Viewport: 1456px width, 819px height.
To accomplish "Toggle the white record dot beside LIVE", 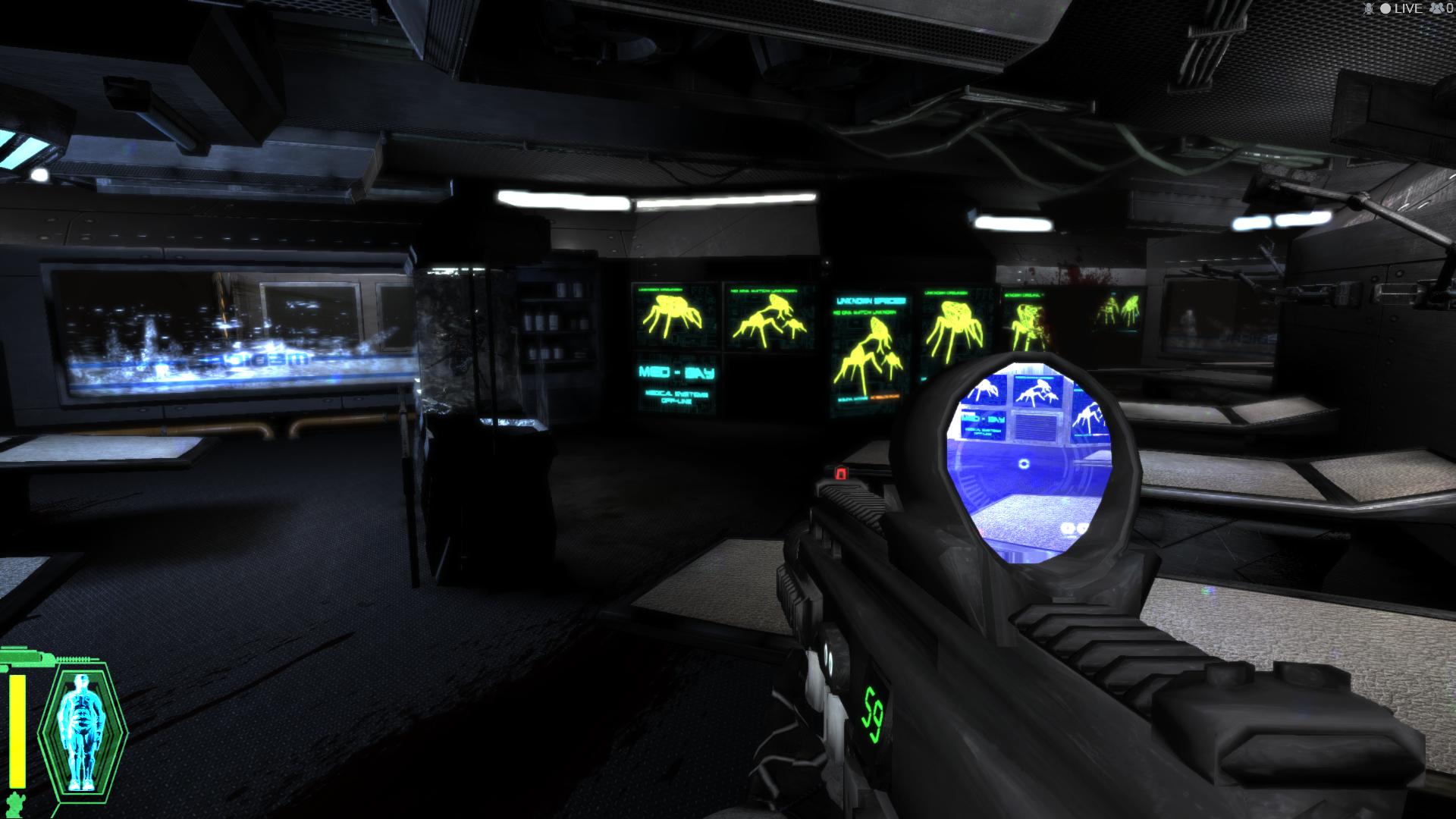I will point(1386,9).
